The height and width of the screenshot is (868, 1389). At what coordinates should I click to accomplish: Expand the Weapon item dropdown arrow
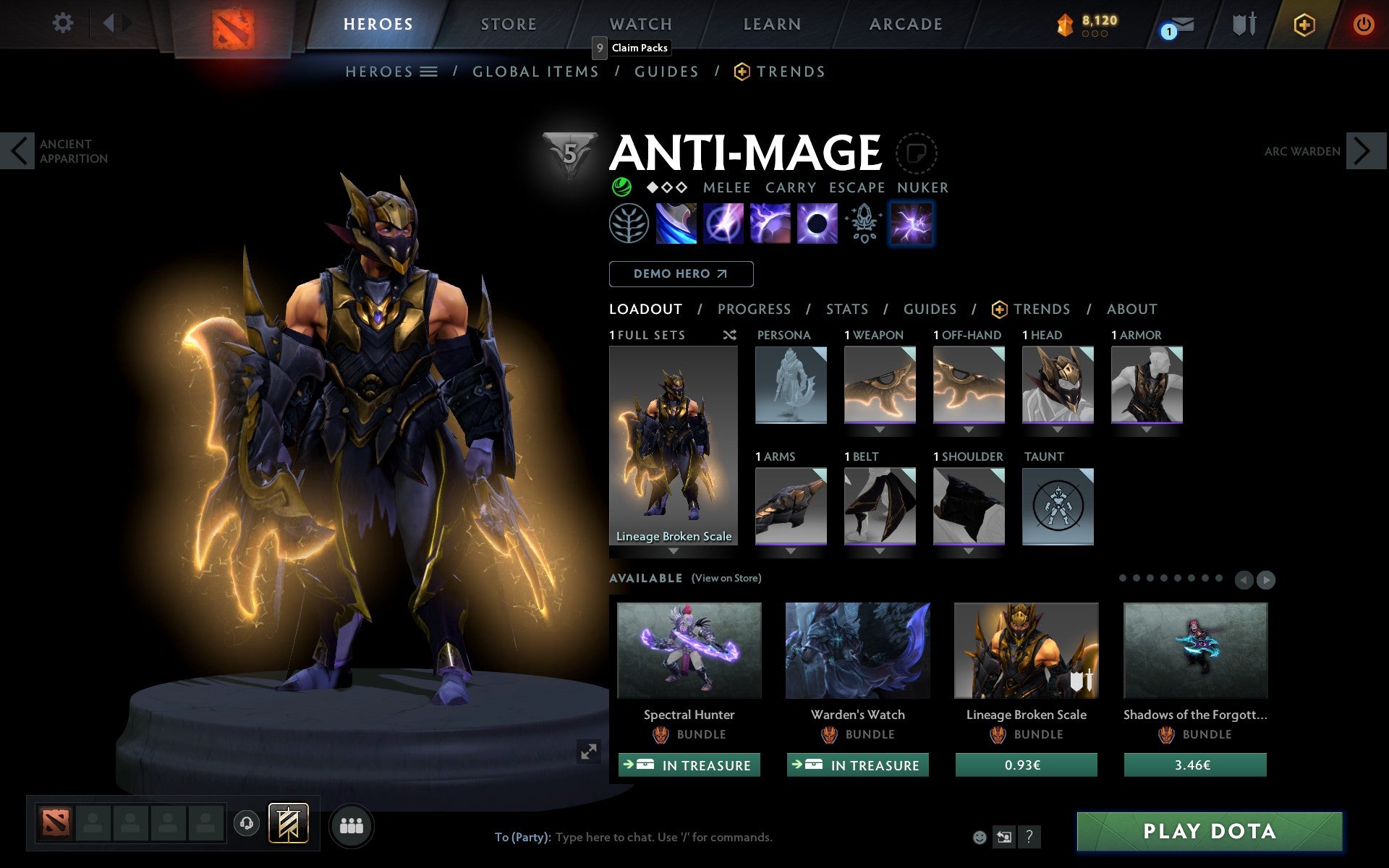click(880, 428)
